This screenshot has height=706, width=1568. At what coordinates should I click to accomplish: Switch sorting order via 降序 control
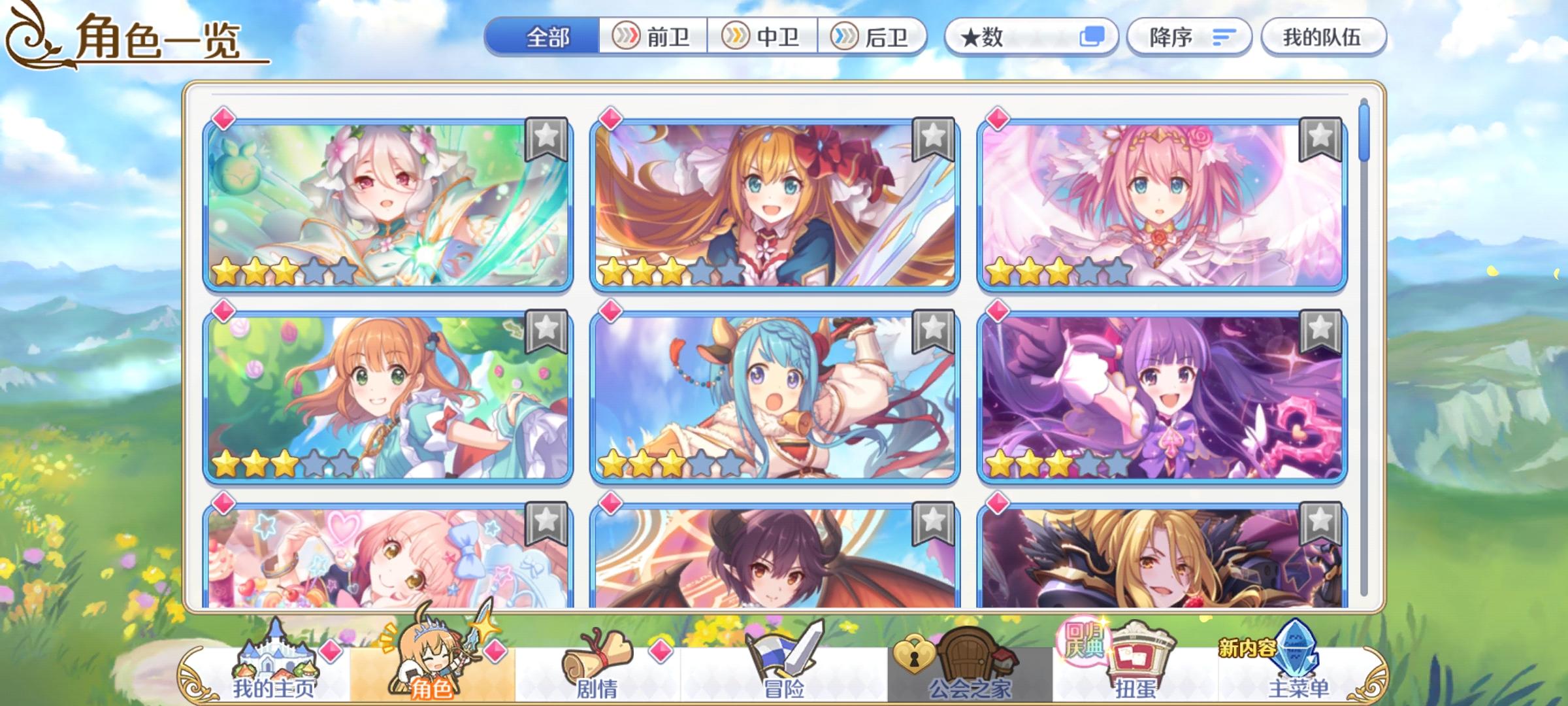point(1190,37)
